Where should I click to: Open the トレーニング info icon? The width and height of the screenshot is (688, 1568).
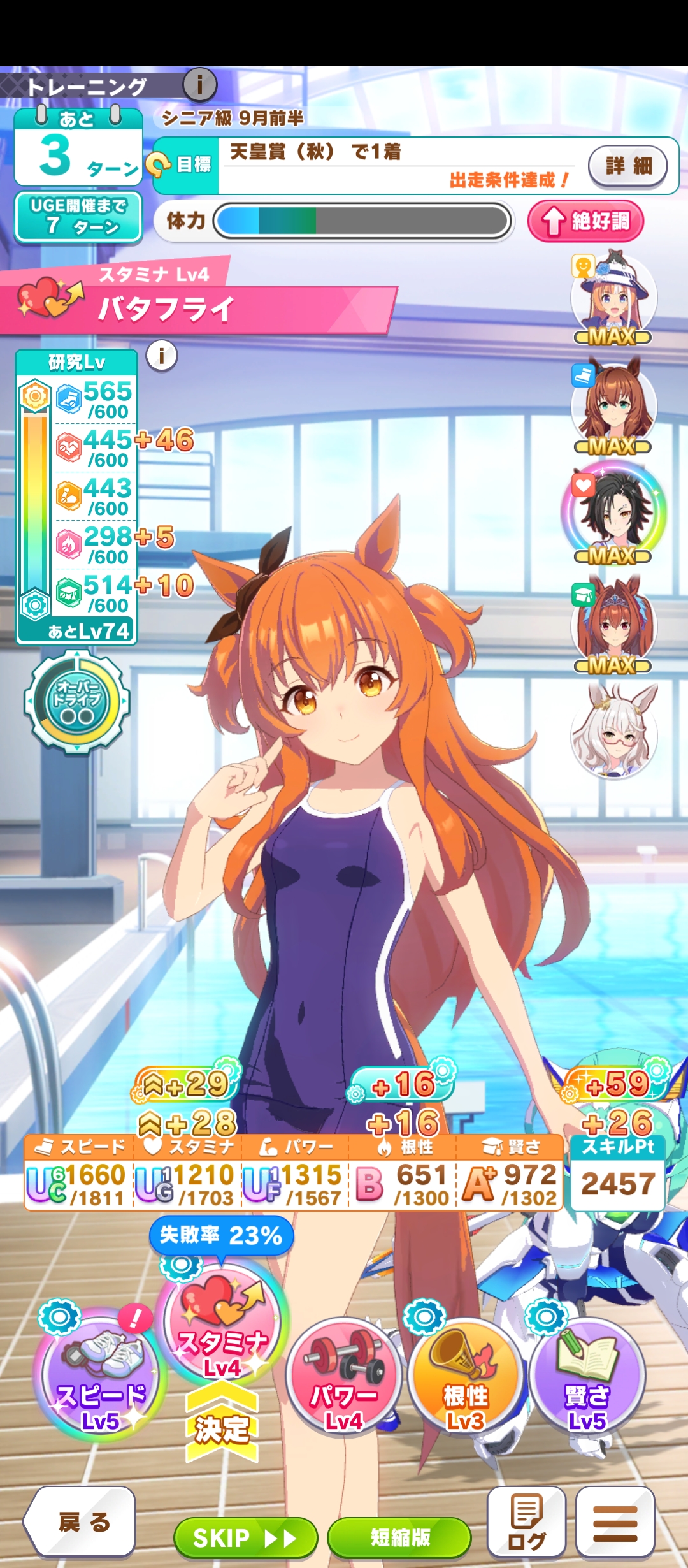(x=200, y=84)
